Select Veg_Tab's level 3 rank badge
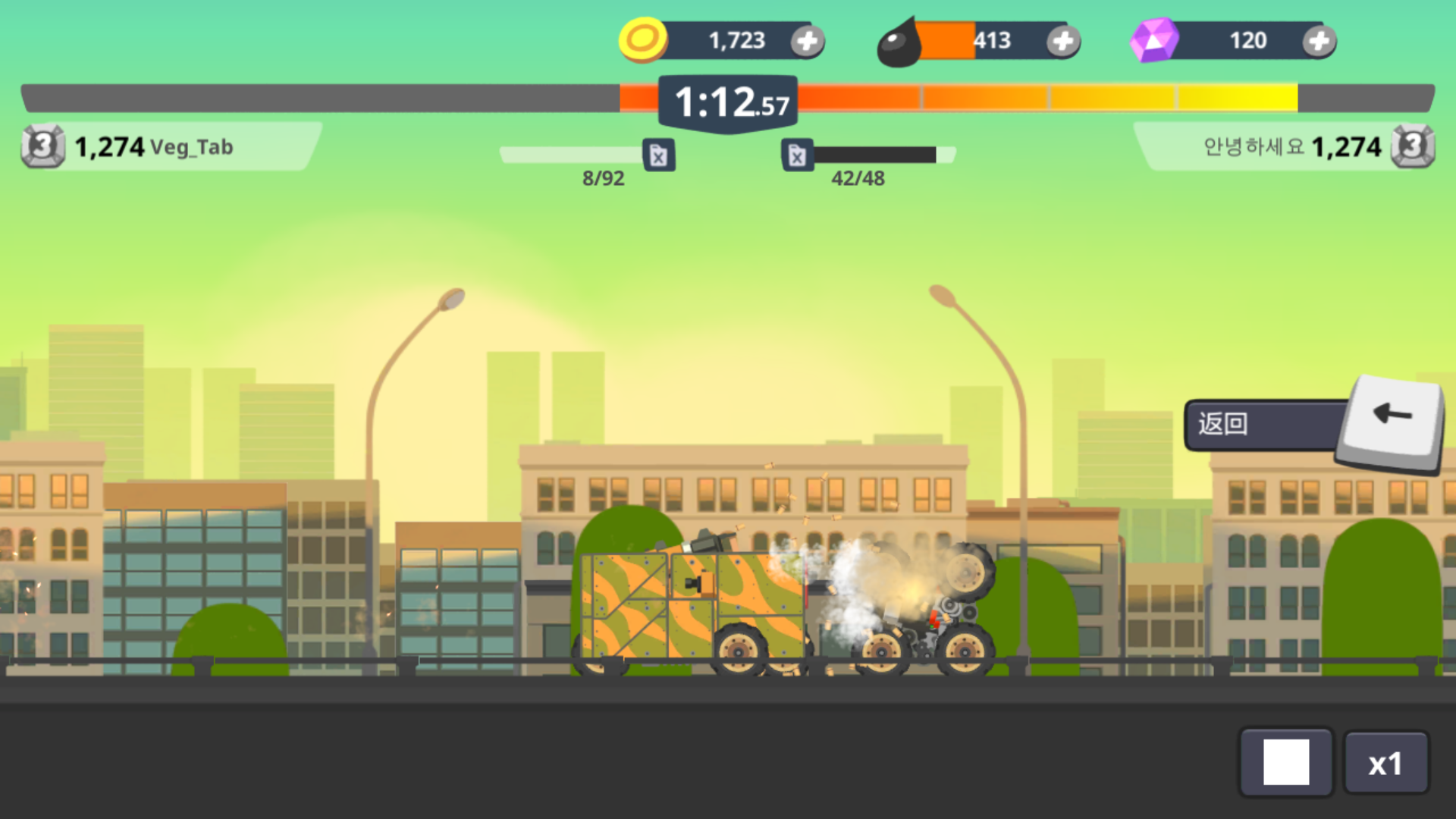Viewport: 1456px width, 819px height. point(43,146)
